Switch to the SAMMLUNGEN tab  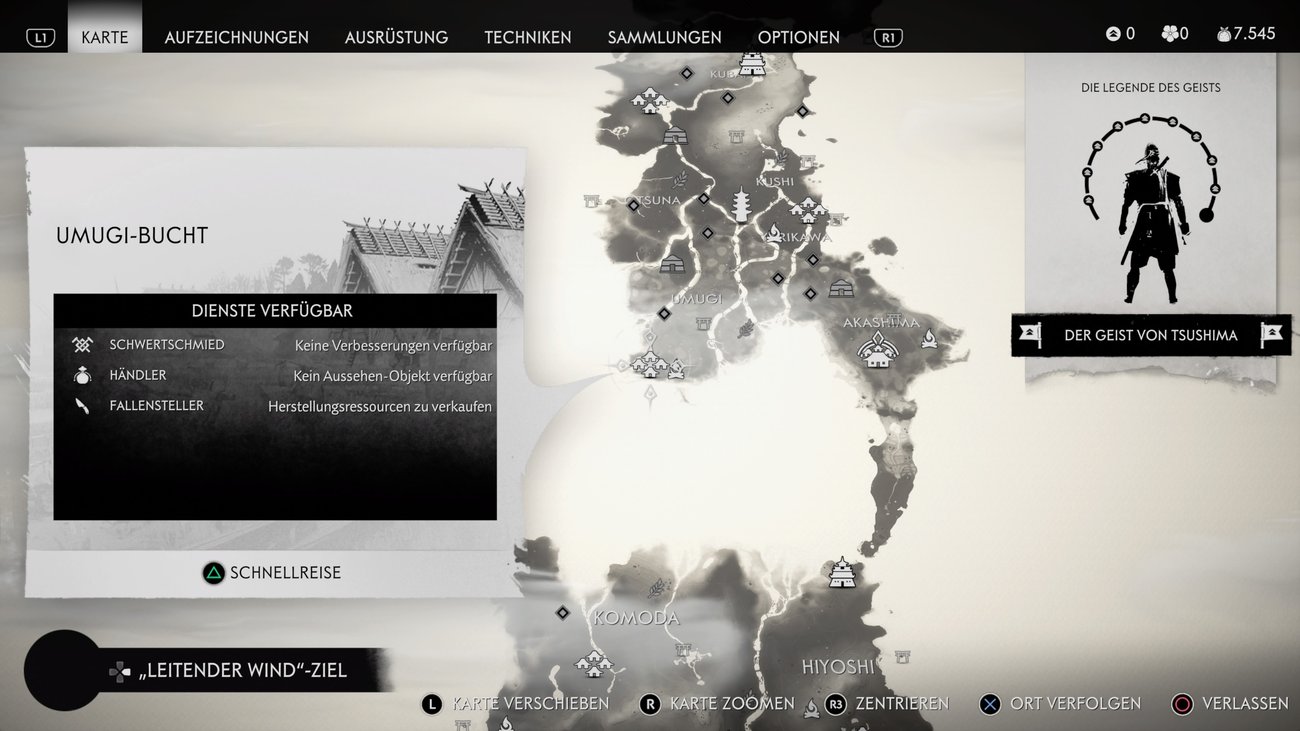(664, 37)
